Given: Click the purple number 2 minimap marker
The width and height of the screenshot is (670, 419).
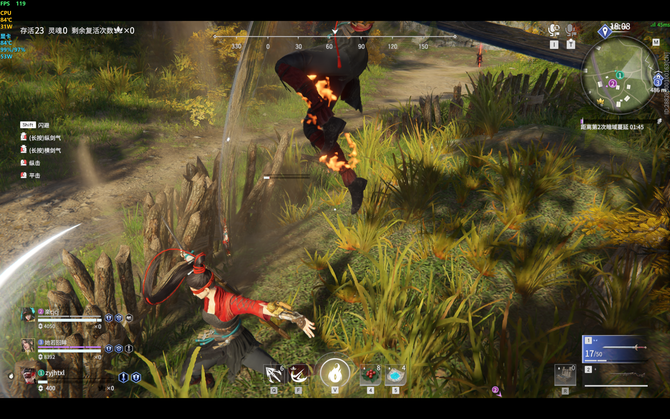Looking at the screenshot, I should 612,84.
